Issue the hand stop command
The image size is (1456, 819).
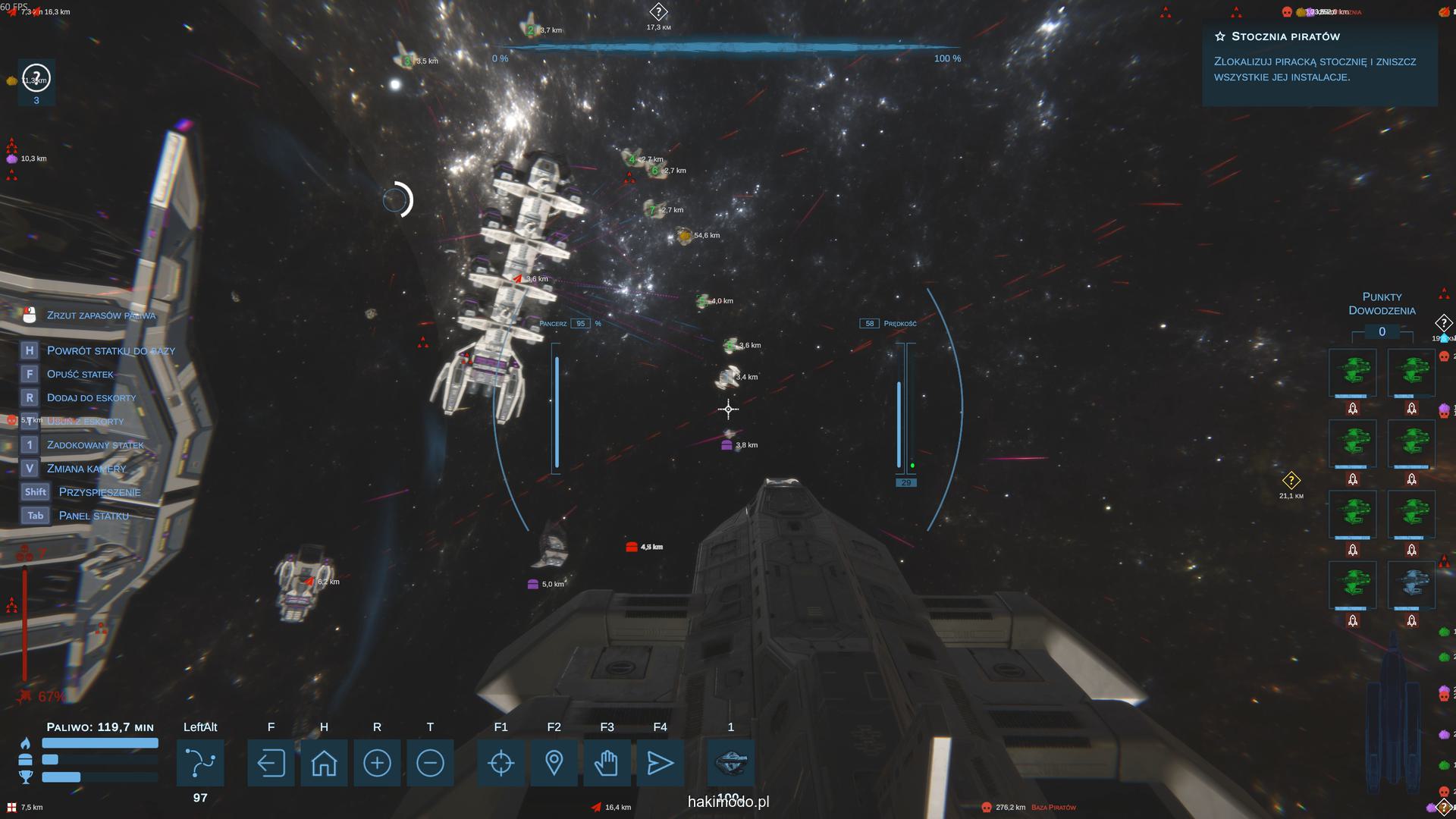tap(607, 763)
